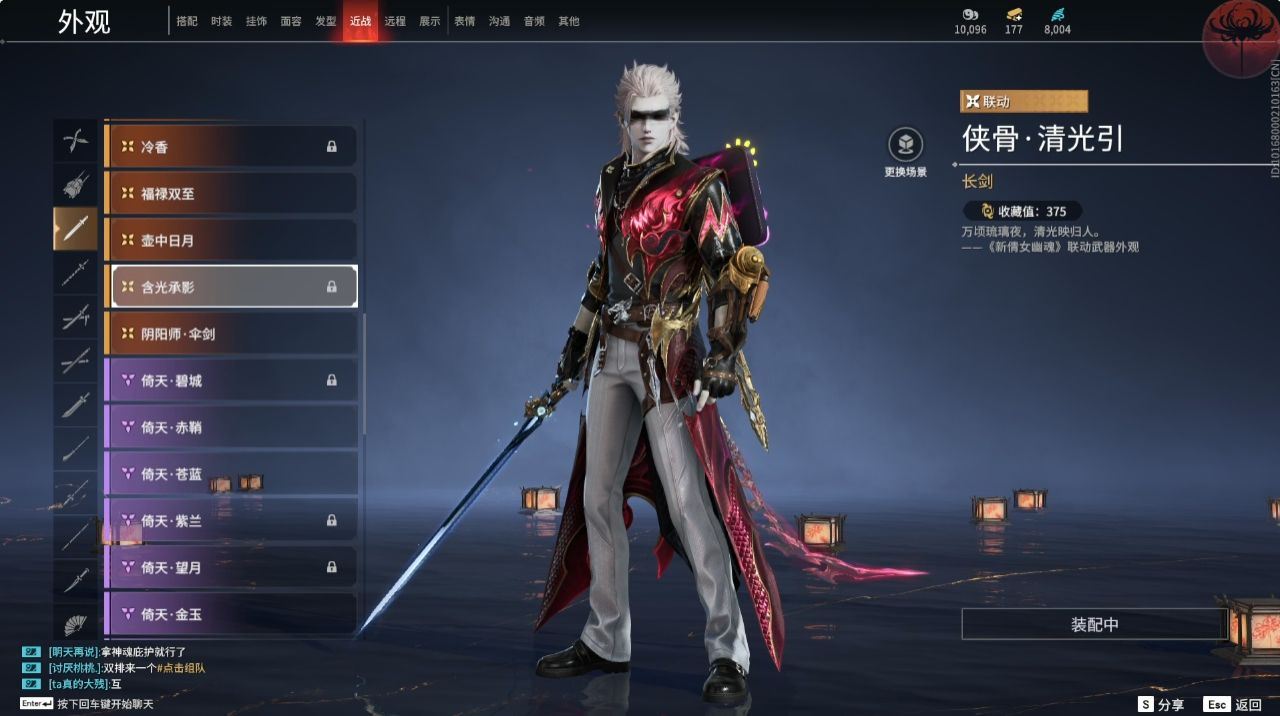Pick the 阴阳师·伞剑 skin
The image size is (1280, 716).
231,333
